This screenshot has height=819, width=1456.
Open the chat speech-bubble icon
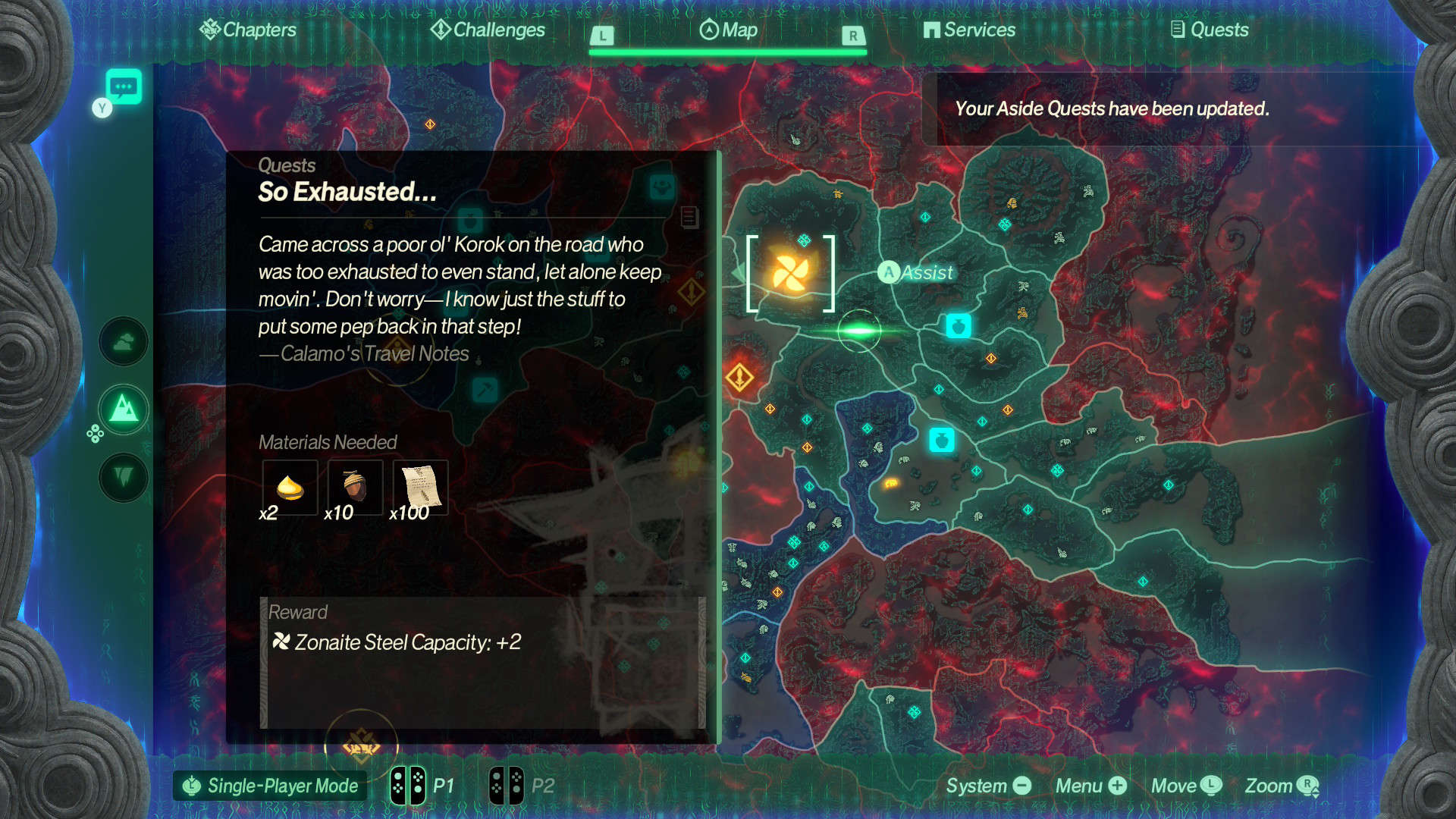pos(124,86)
